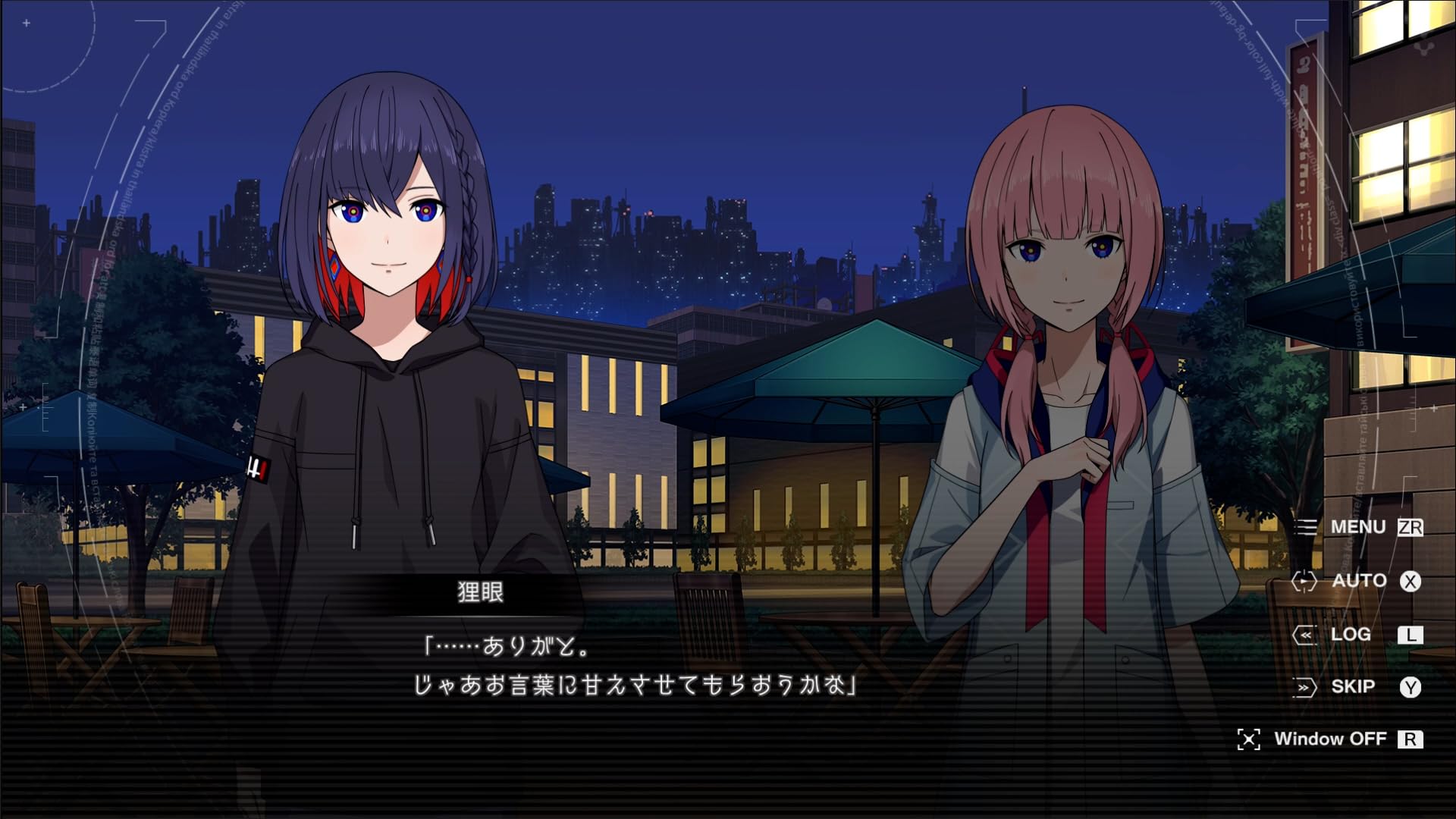
Task: Click the Y button badge beside SKIP
Action: [x=1412, y=686]
